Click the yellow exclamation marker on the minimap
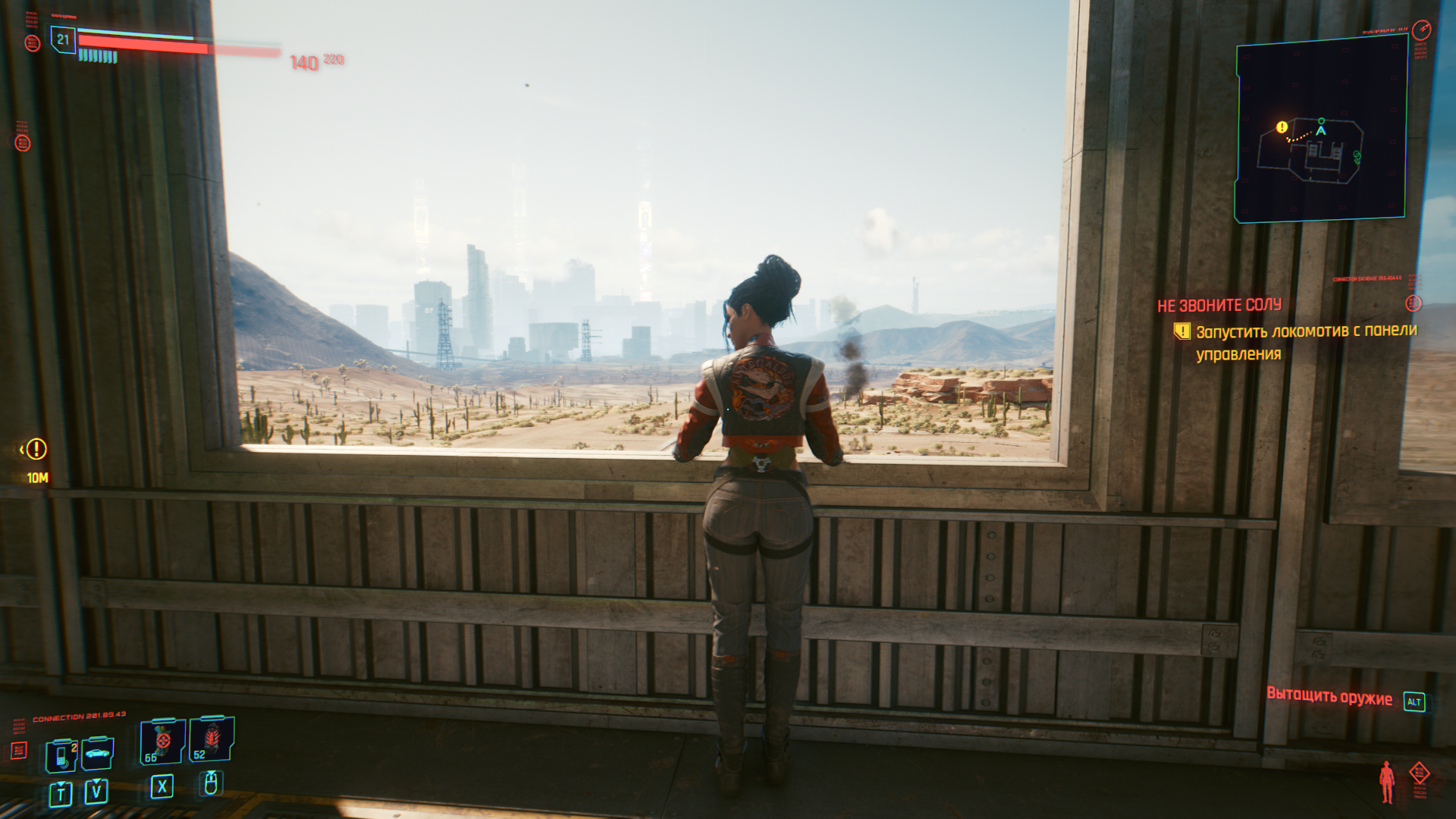 (x=1281, y=127)
